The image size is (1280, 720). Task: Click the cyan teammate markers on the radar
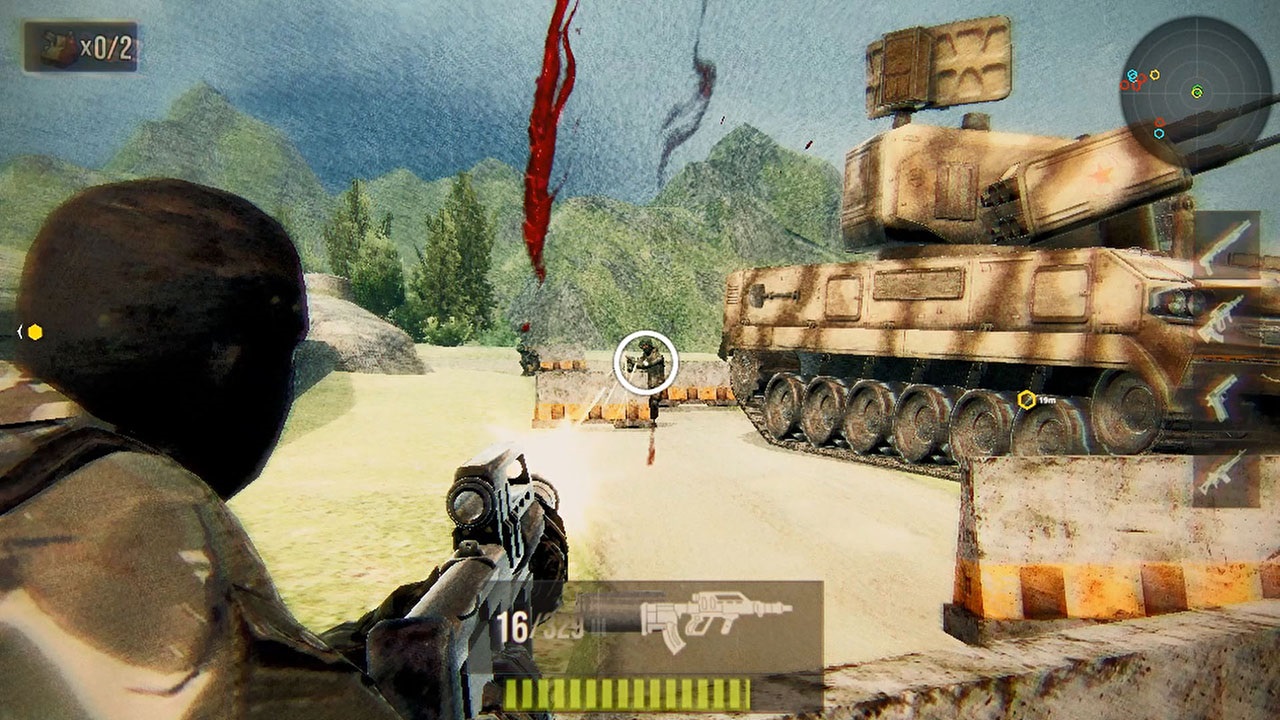click(x=1133, y=75)
